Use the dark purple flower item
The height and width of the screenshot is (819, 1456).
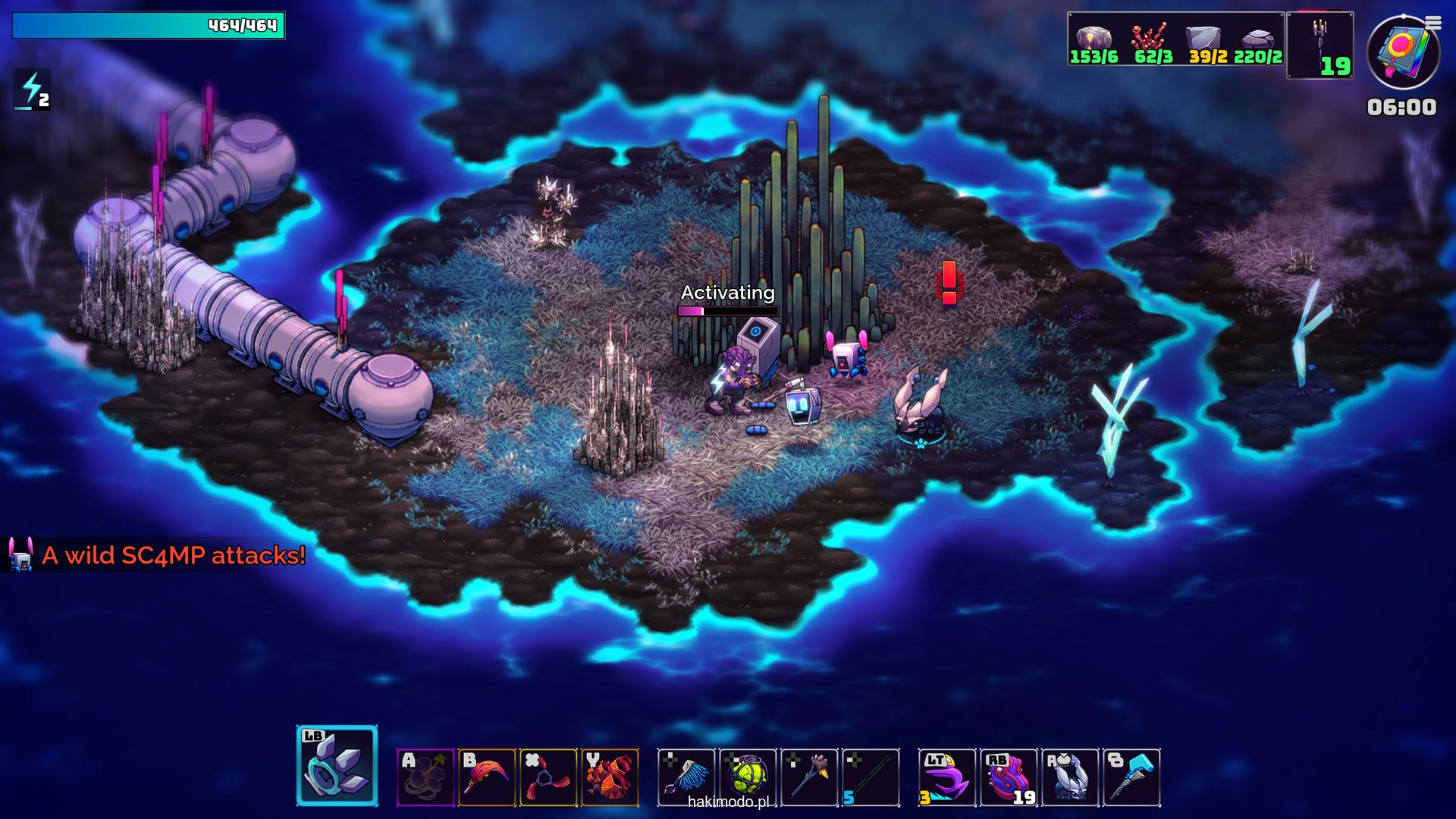(425, 777)
